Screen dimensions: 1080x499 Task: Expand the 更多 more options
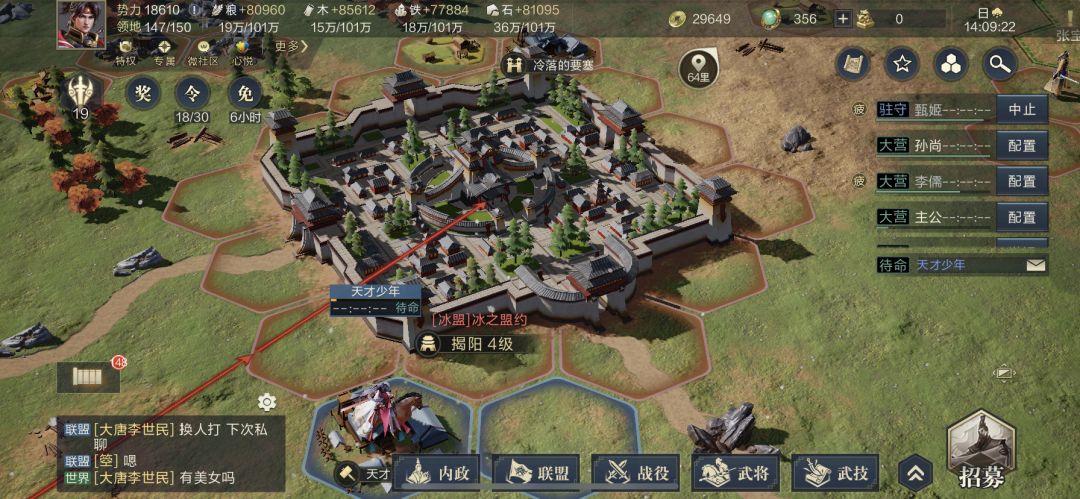click(x=287, y=46)
